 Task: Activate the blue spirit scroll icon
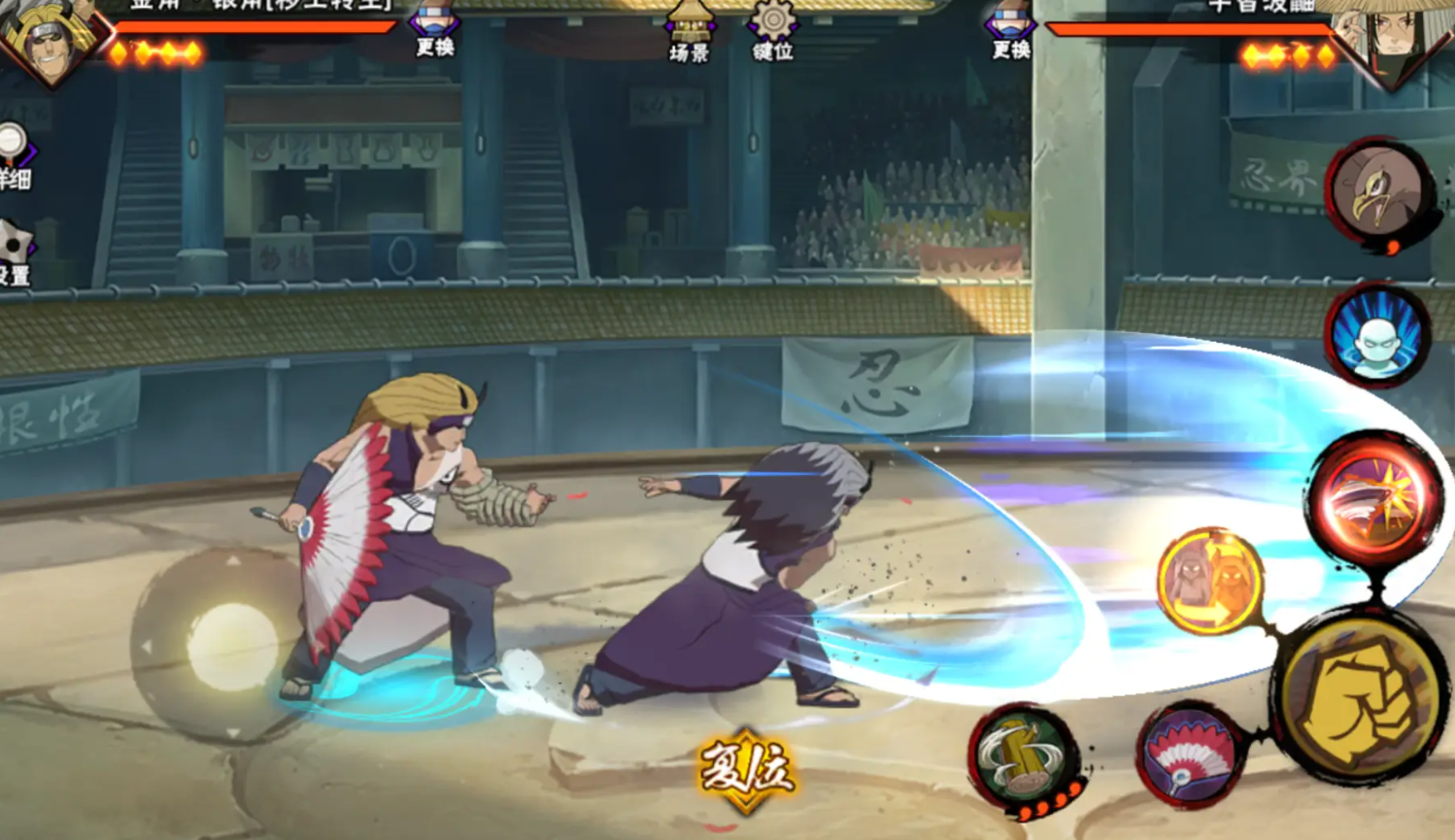click(x=1377, y=335)
